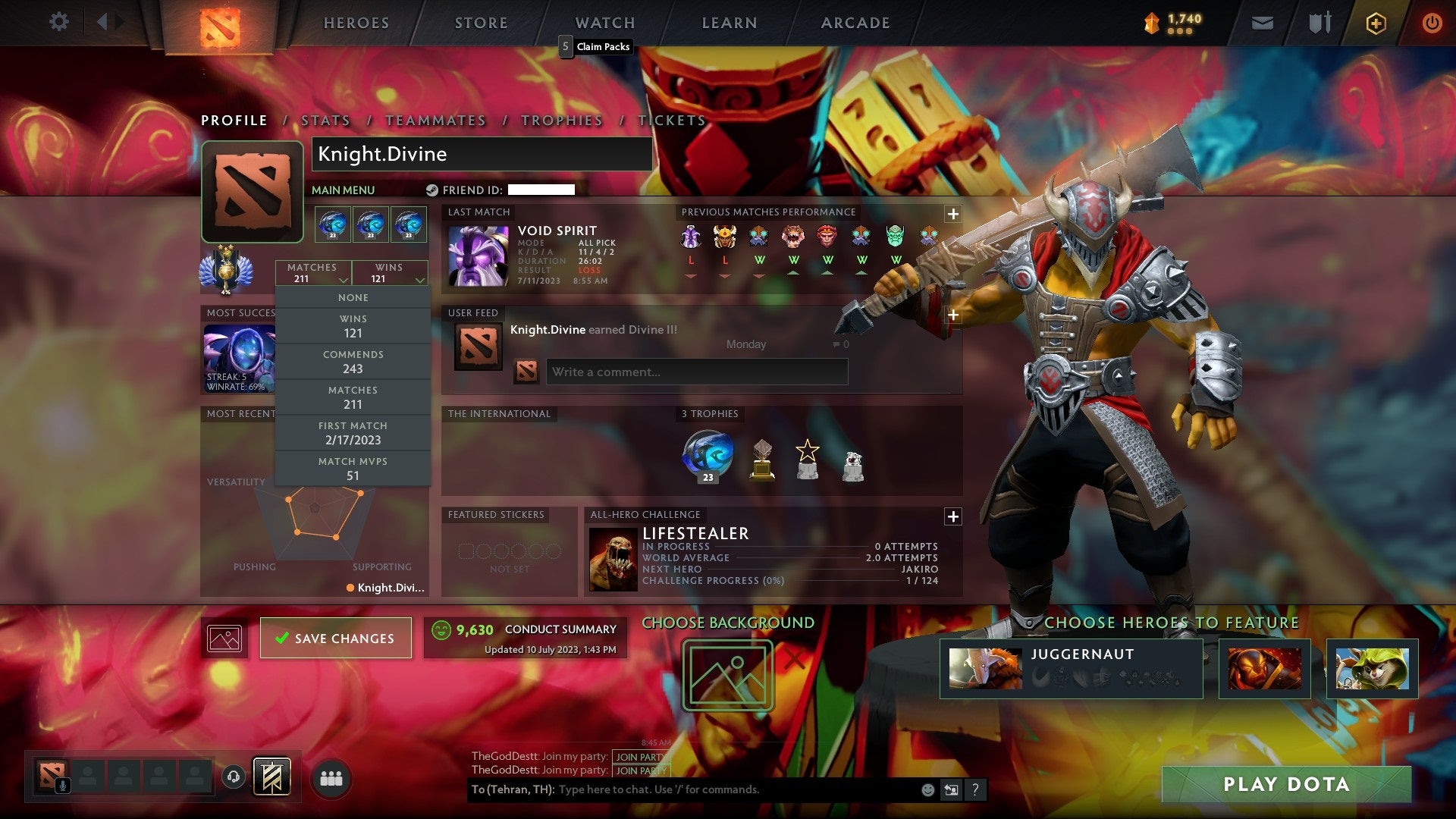This screenshot has width=1456, height=819.
Task: Open the Dota Plus shards menu
Action: [x=1172, y=22]
